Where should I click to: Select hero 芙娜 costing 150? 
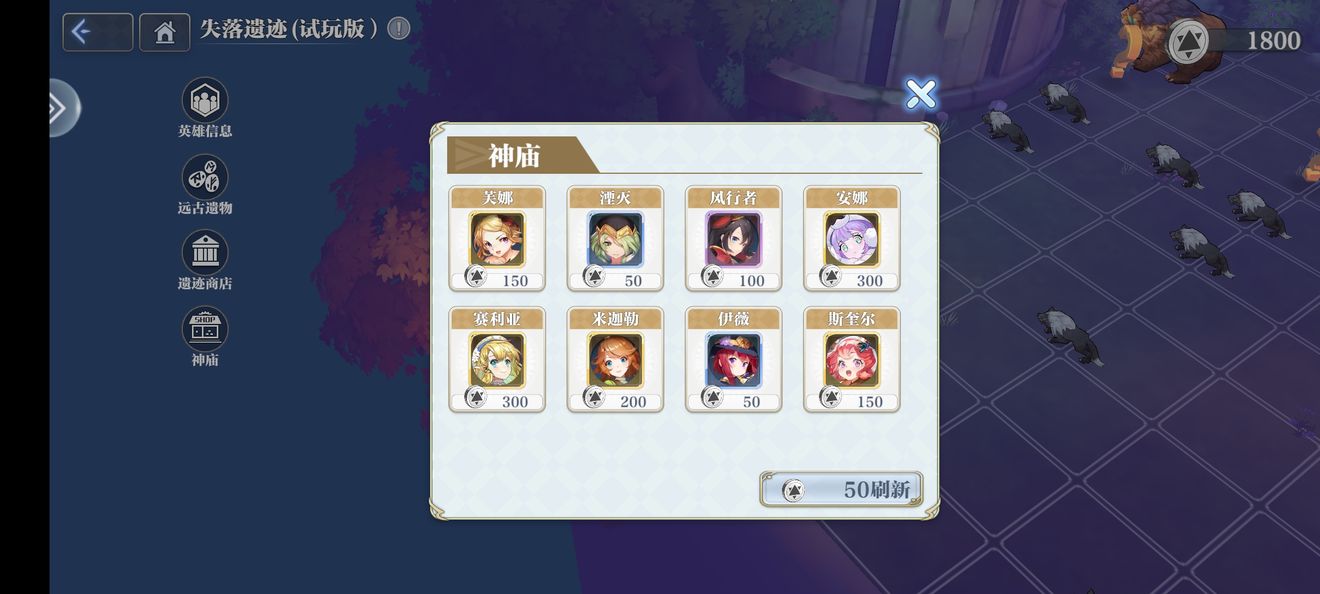click(x=497, y=239)
